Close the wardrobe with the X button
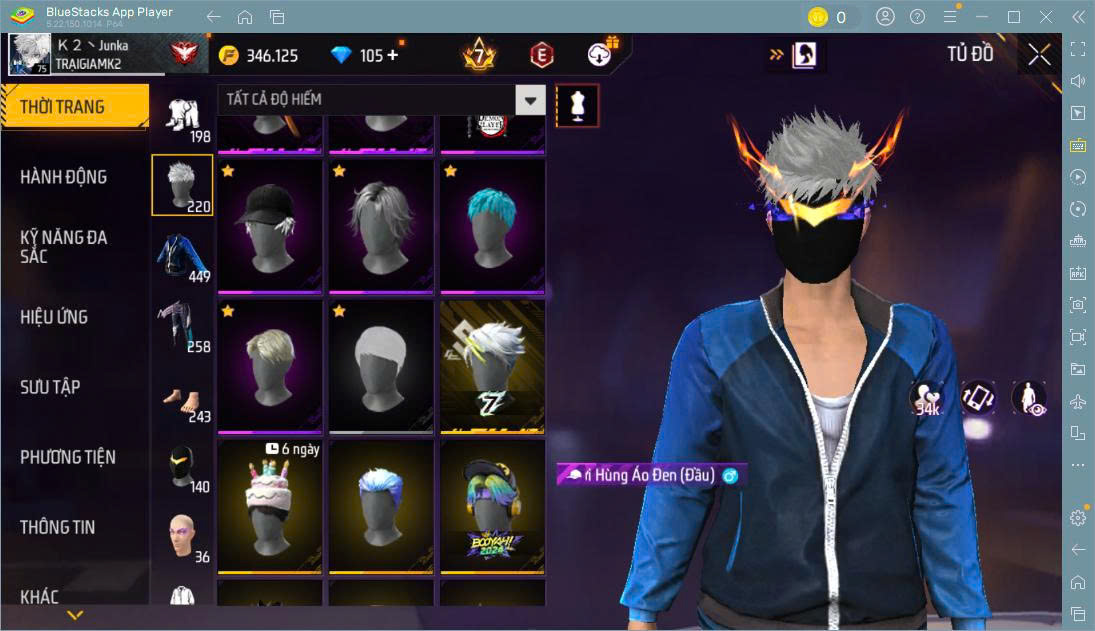This screenshot has height=631, width=1095. tap(1039, 55)
